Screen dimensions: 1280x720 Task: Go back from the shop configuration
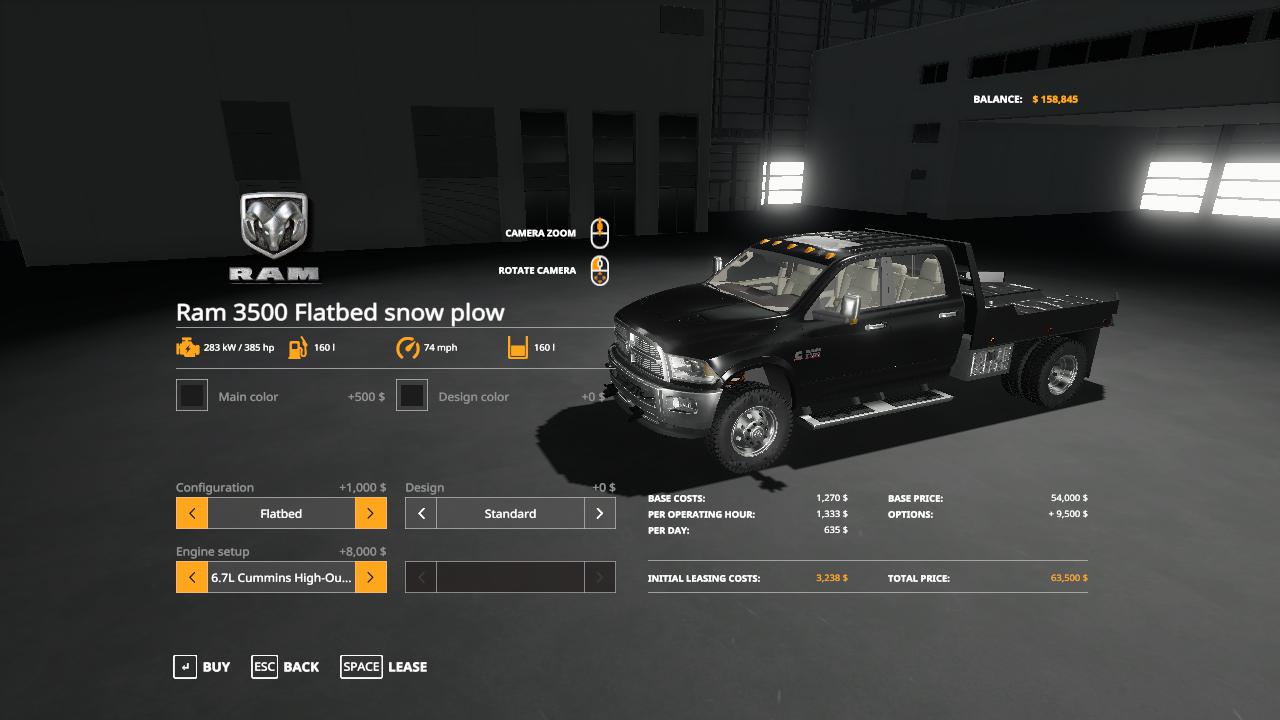click(286, 667)
